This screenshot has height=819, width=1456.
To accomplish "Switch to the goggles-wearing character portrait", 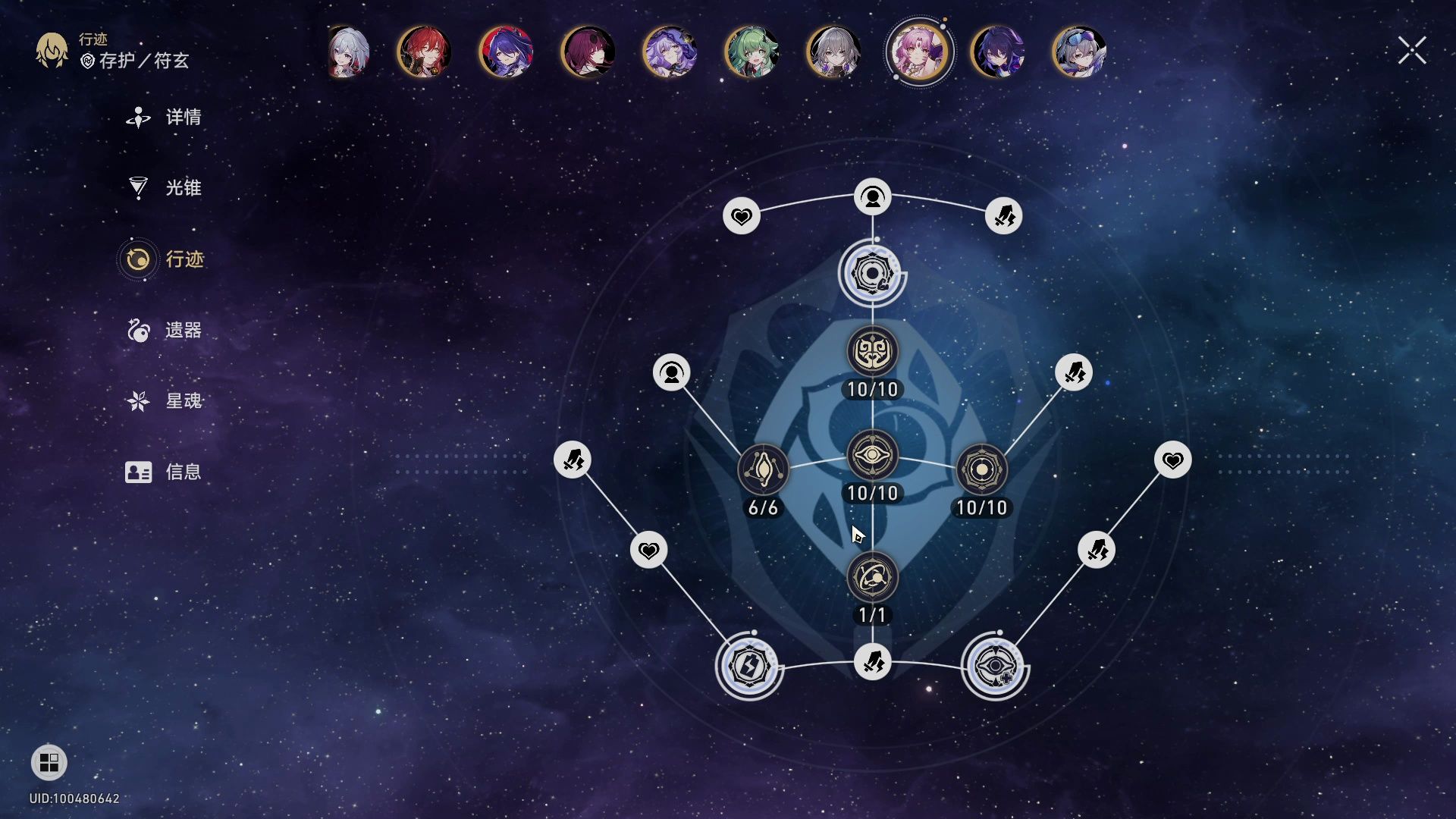I will (x=1079, y=52).
